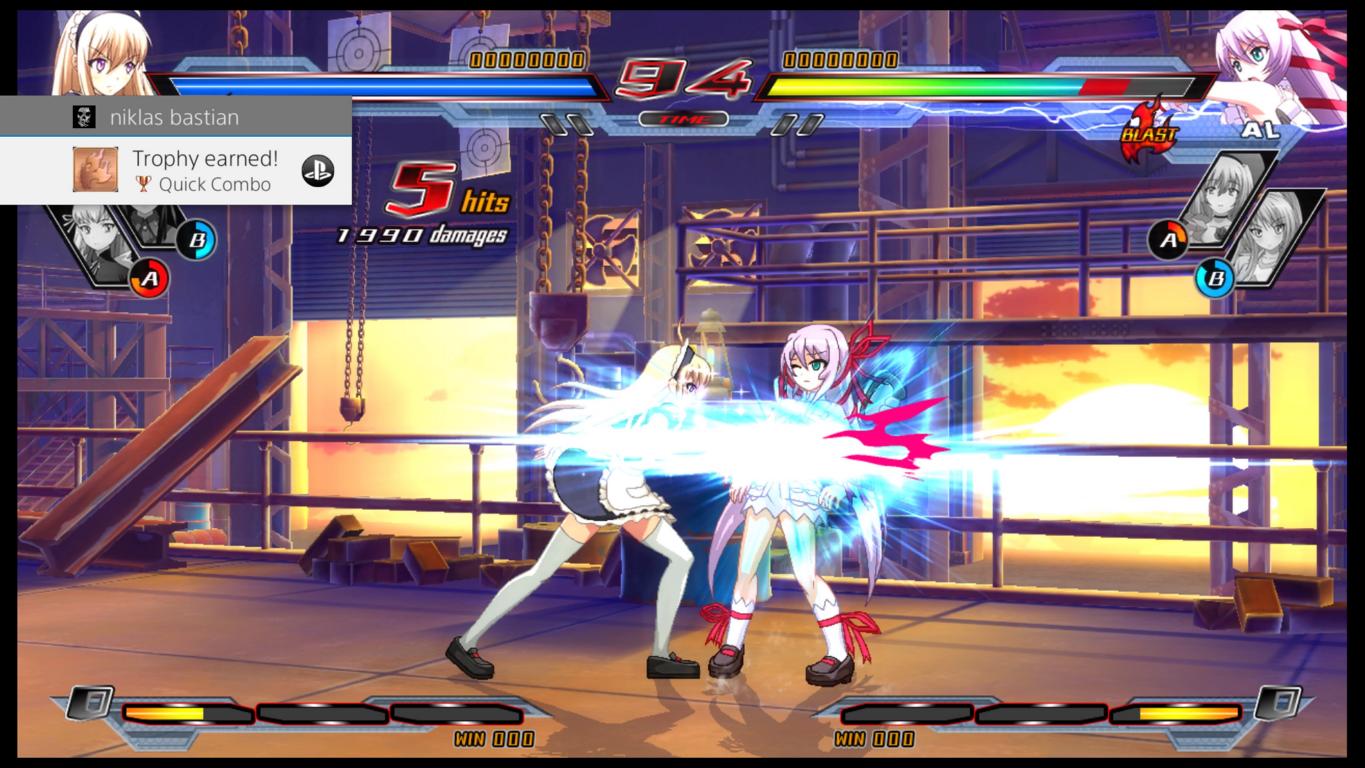Select player two's blue B assist badge
Screen dimensions: 1365x768
[1215, 277]
